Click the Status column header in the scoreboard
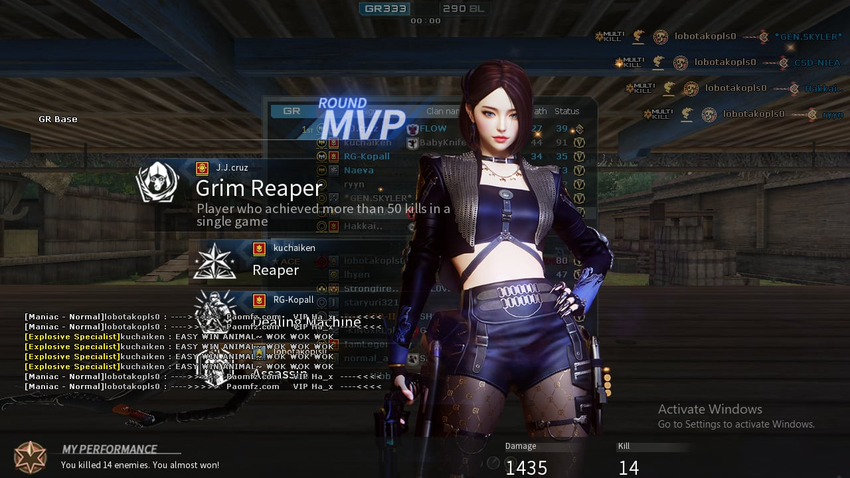 (x=567, y=111)
